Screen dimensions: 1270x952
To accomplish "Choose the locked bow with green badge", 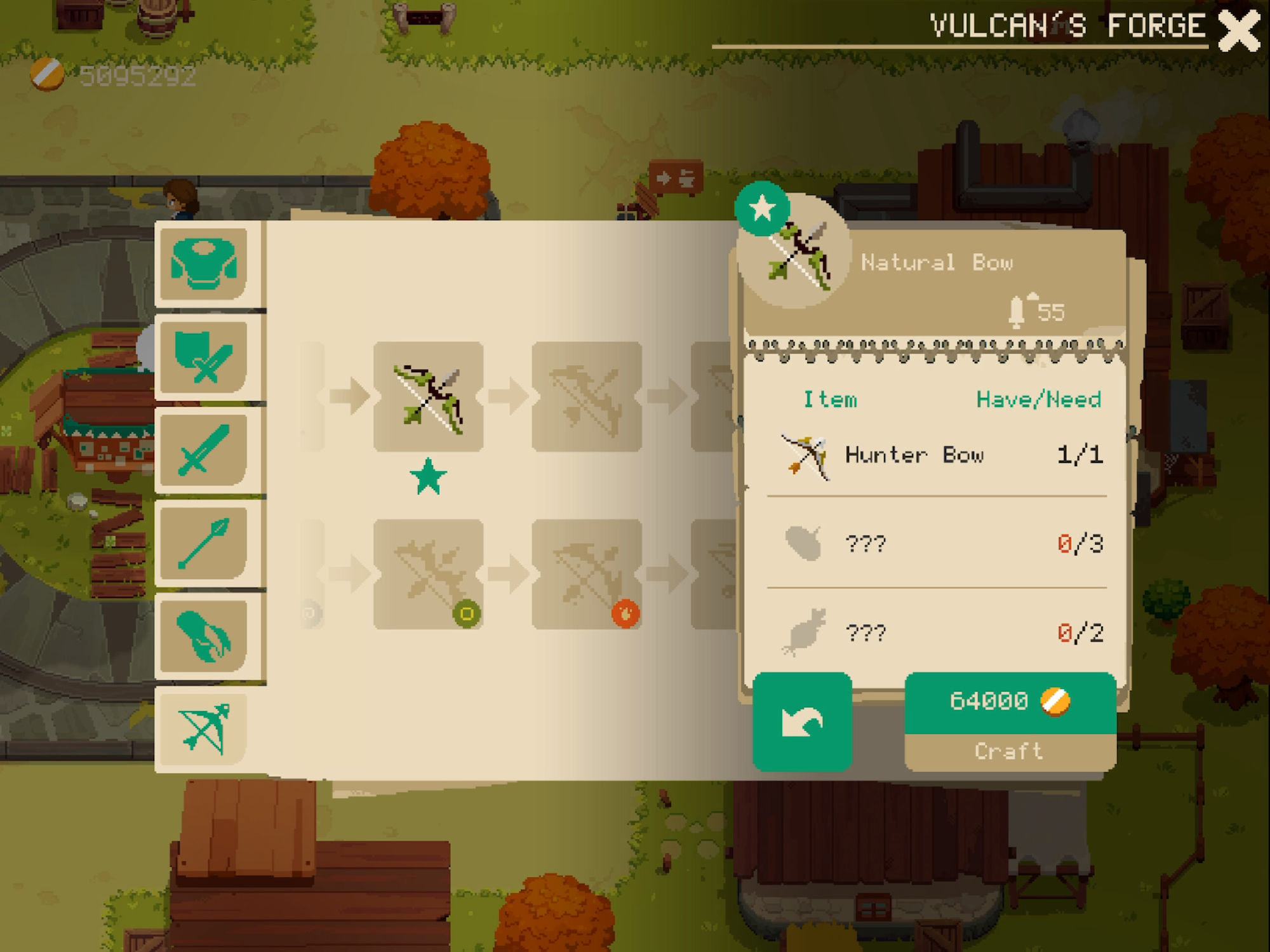I will click(x=429, y=574).
